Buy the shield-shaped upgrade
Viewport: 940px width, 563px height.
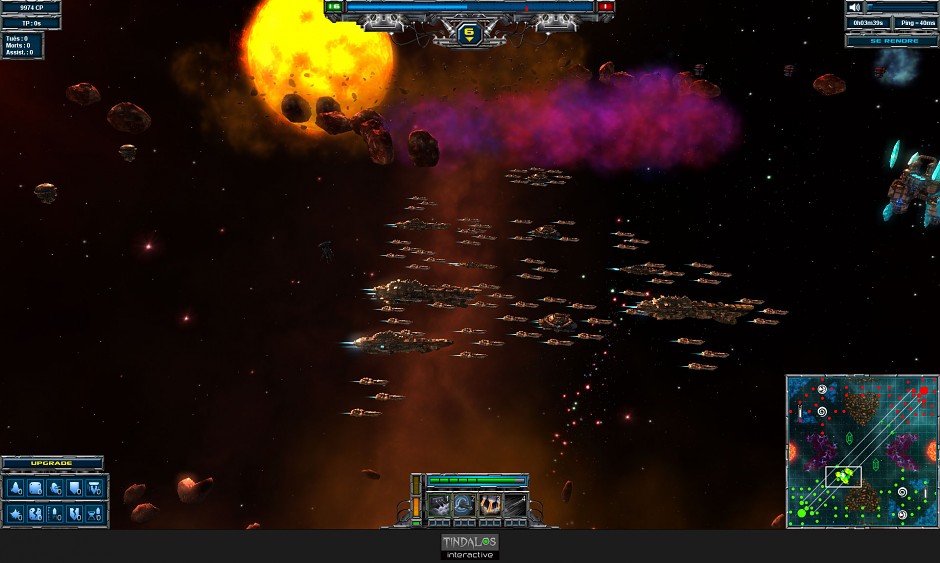[x=75, y=488]
